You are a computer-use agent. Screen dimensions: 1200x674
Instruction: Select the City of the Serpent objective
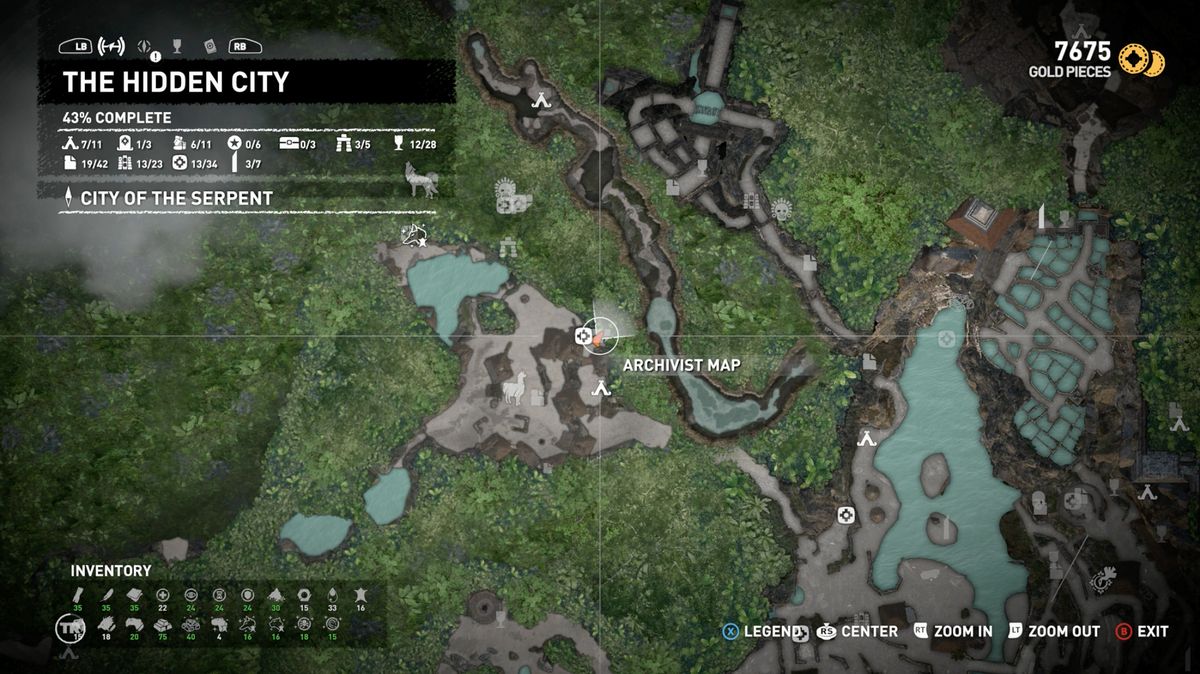[169, 198]
